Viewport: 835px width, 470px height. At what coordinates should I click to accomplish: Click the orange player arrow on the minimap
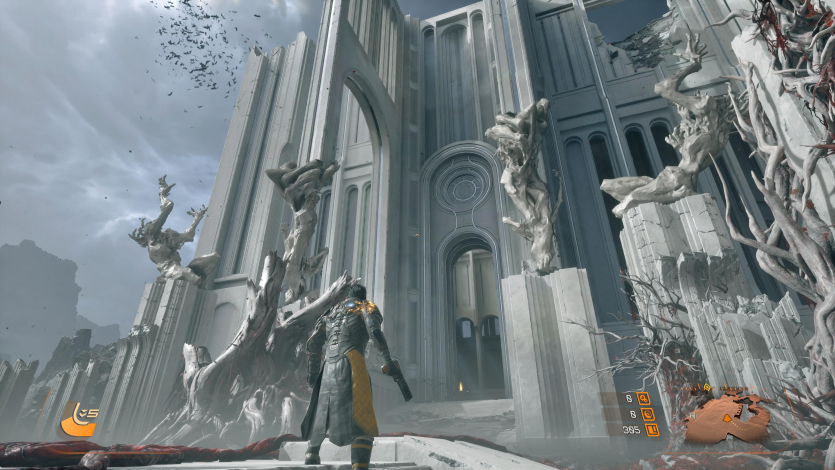tap(727, 420)
